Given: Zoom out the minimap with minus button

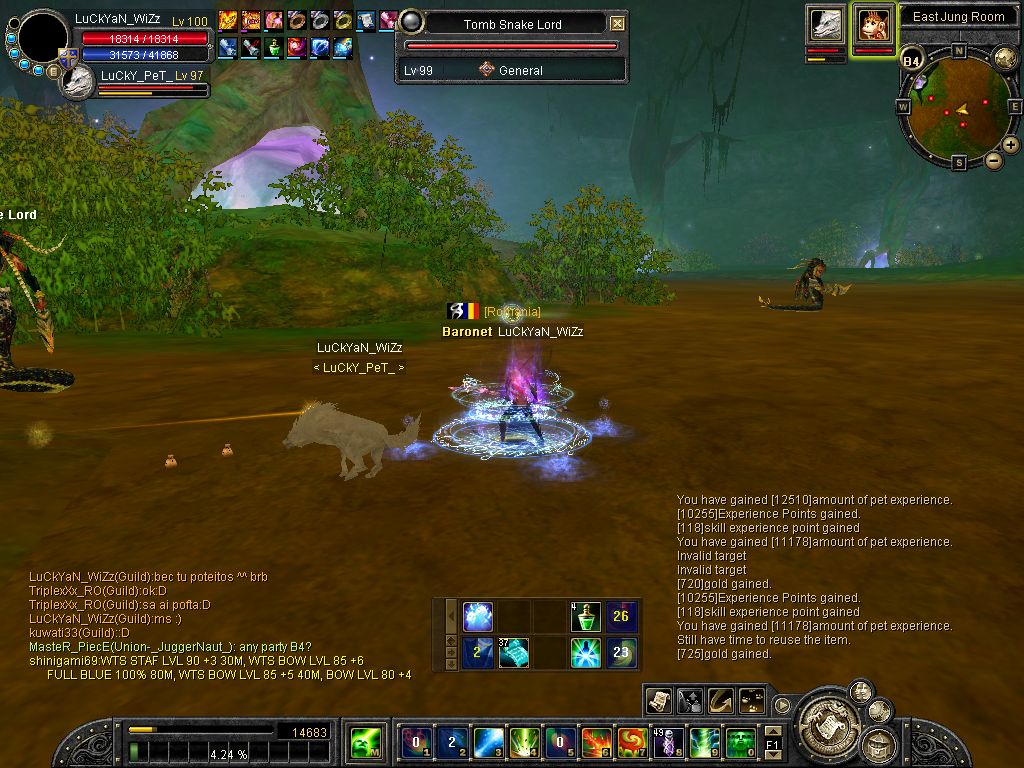Looking at the screenshot, I should click(x=994, y=160).
